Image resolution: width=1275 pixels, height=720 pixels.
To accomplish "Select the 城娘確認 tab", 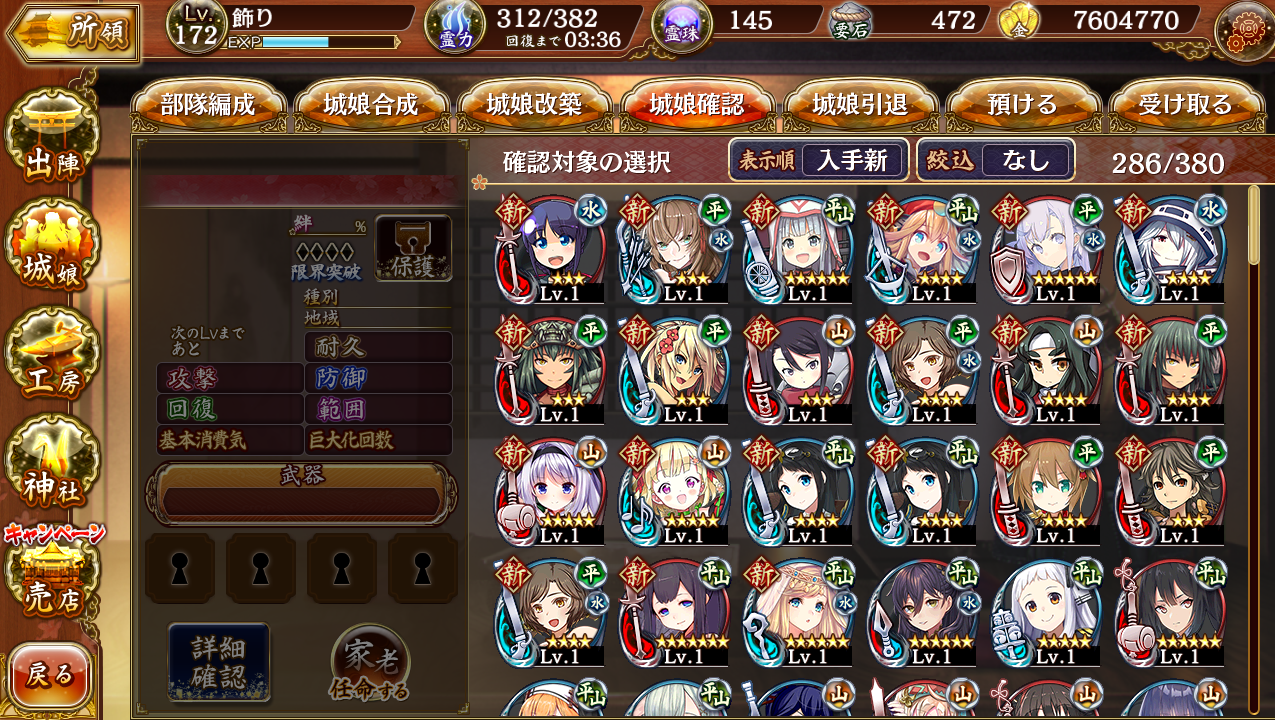I will tap(697, 105).
